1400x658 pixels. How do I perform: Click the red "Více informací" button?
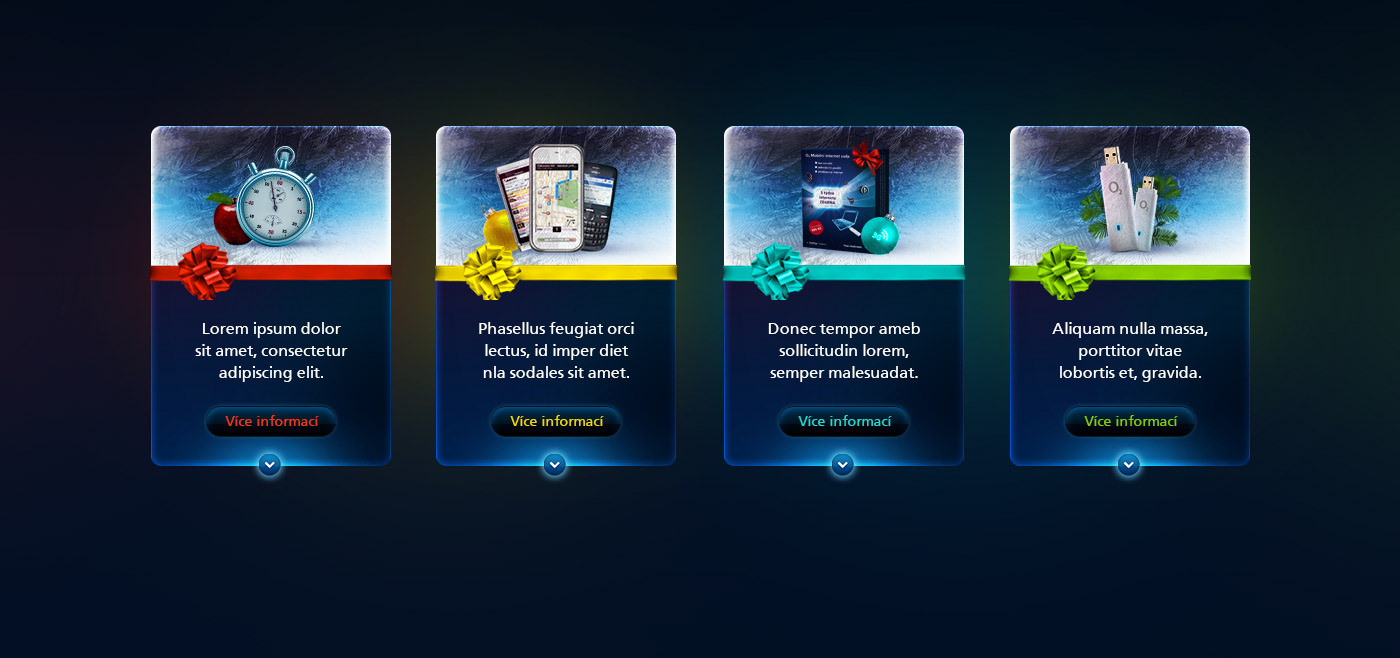click(x=271, y=422)
